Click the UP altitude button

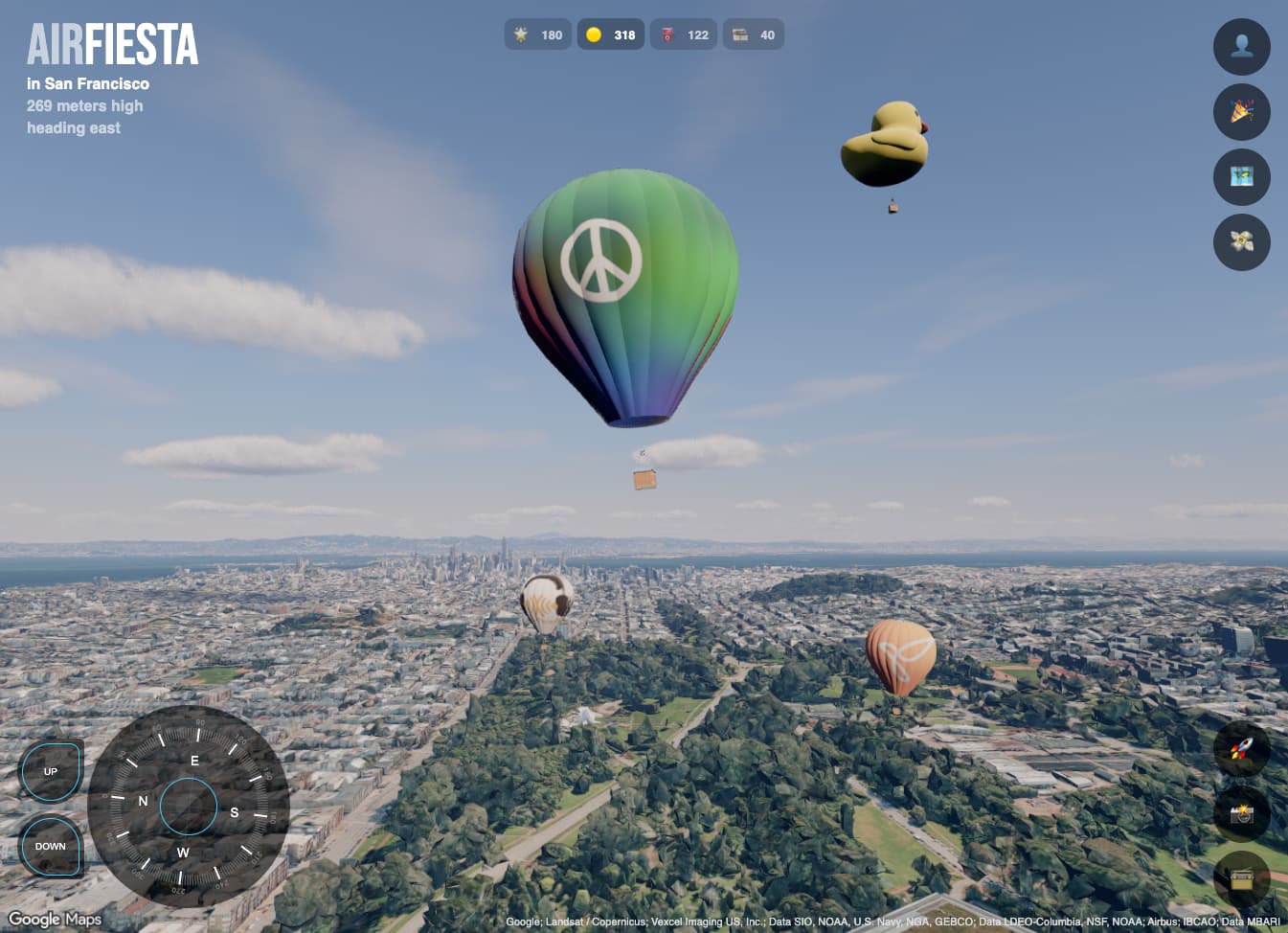(51, 771)
